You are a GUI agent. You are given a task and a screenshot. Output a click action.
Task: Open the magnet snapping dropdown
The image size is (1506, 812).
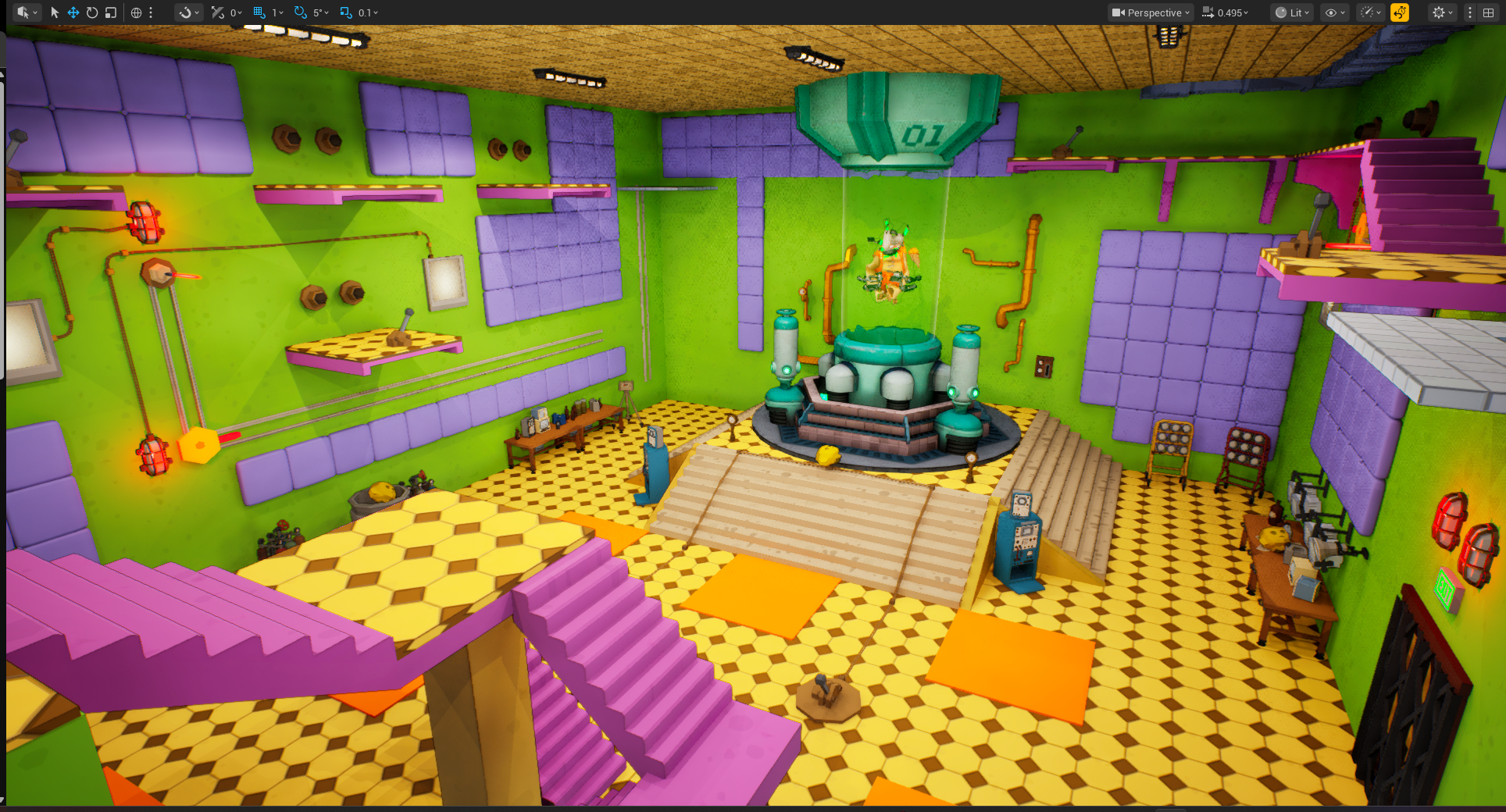click(x=188, y=12)
